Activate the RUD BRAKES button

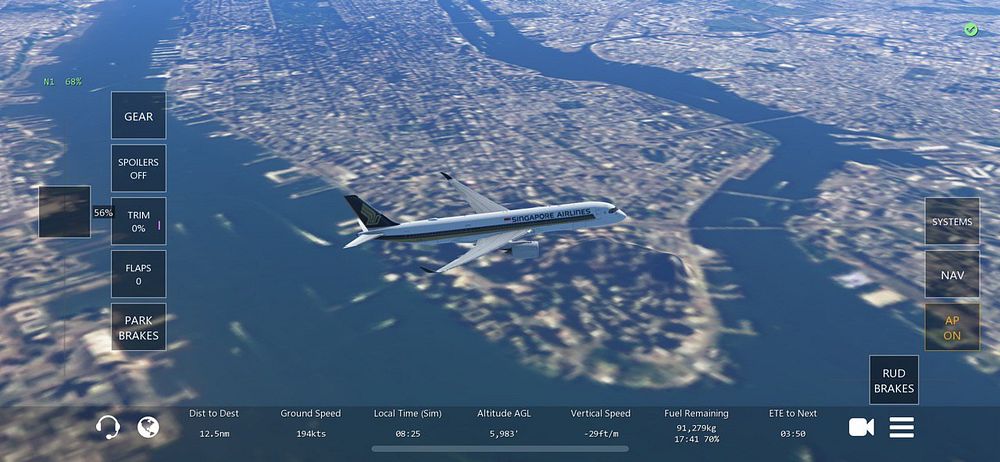click(894, 380)
